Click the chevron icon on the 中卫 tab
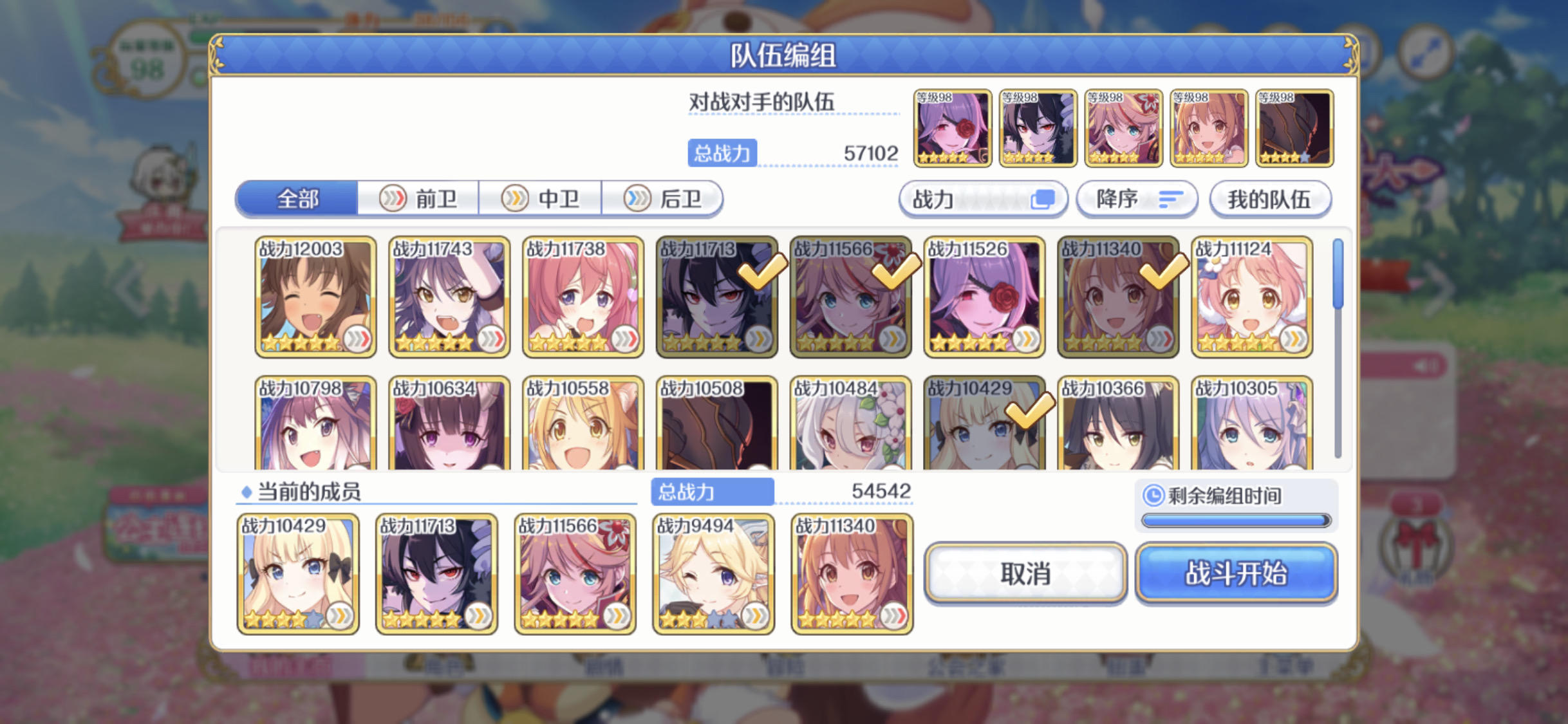Viewport: 1568px width, 724px height. click(516, 199)
